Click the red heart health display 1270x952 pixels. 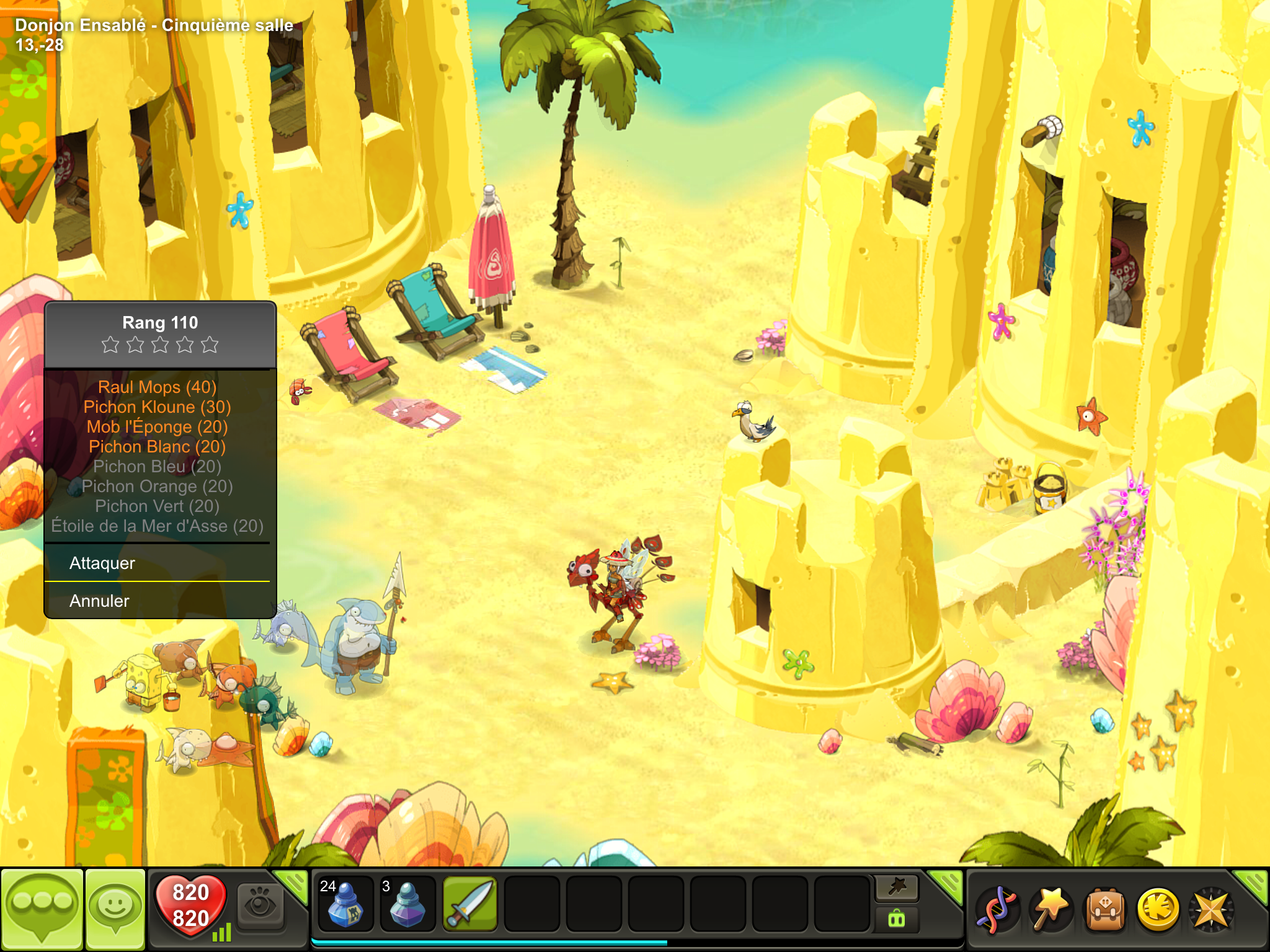190,906
